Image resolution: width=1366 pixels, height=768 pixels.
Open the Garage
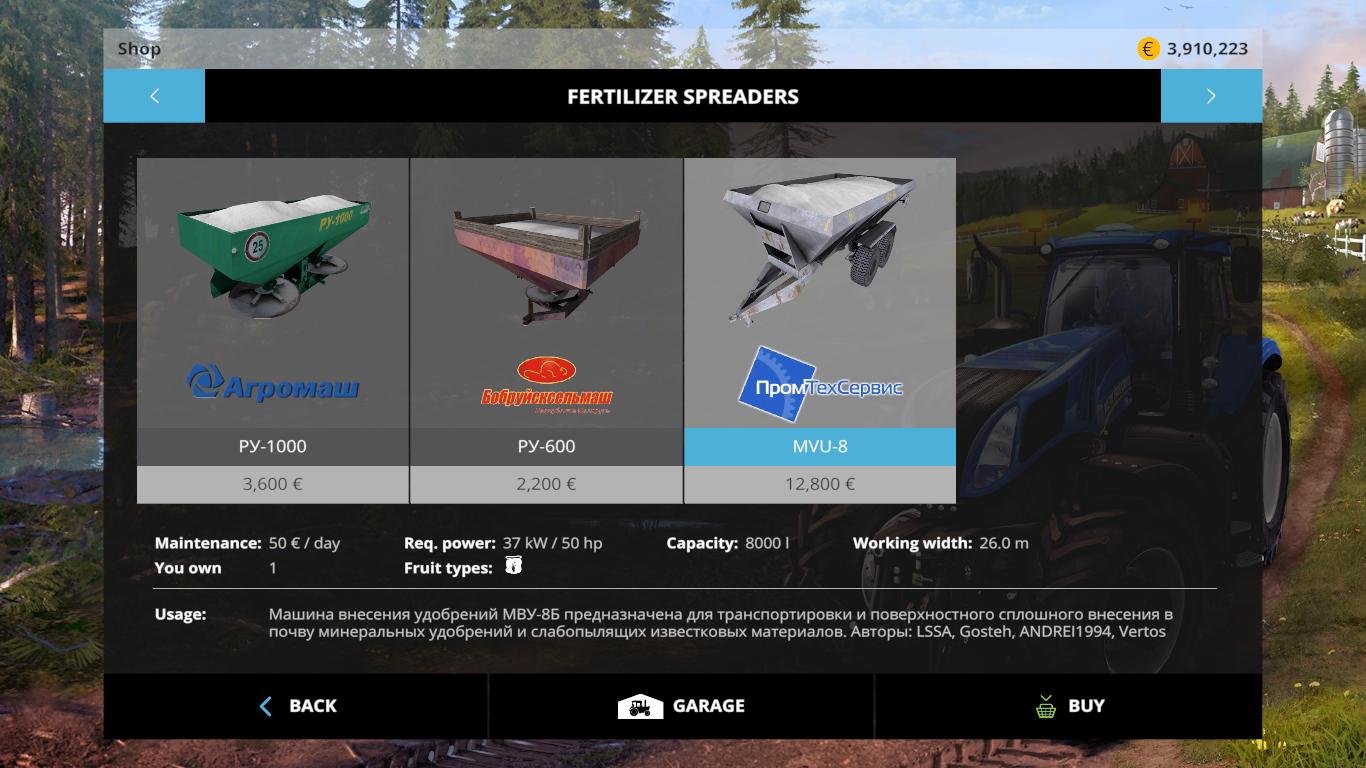[681, 706]
